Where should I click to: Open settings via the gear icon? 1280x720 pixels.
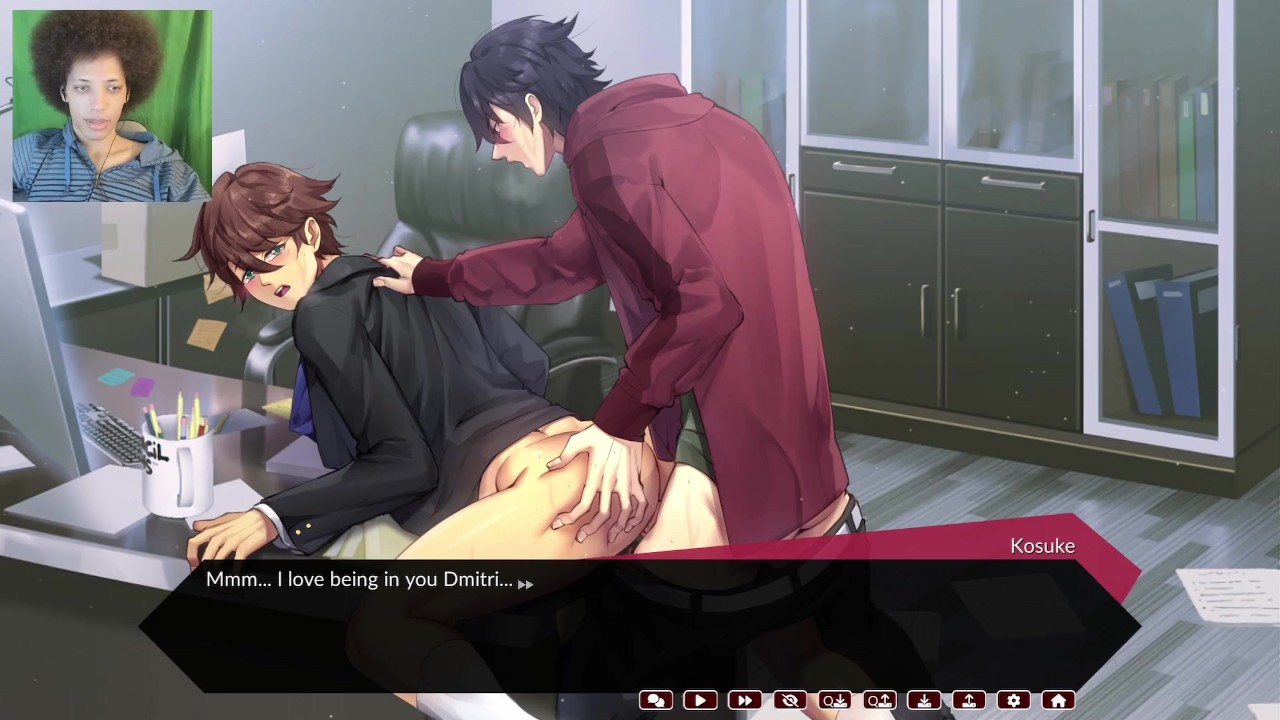1014,701
